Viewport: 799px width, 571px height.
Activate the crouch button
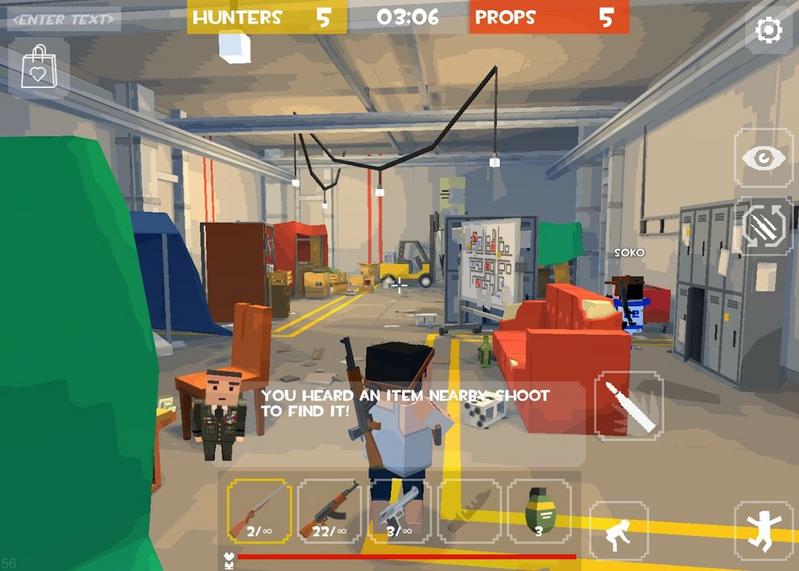(618, 530)
